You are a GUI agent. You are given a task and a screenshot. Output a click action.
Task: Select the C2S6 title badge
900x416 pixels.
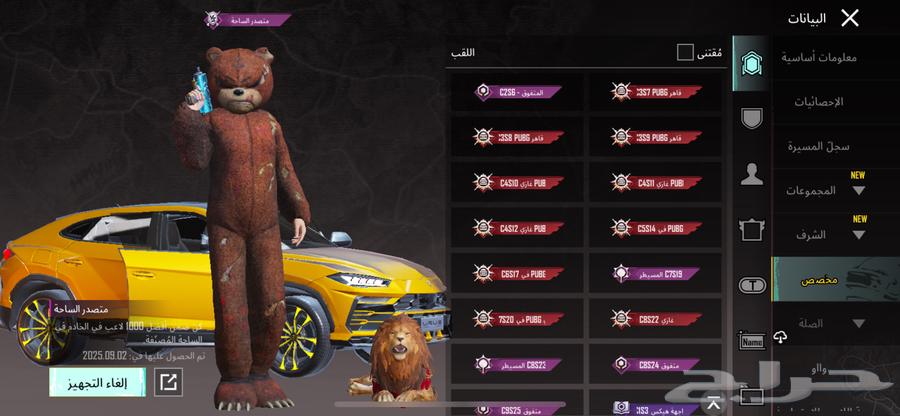tap(518, 91)
